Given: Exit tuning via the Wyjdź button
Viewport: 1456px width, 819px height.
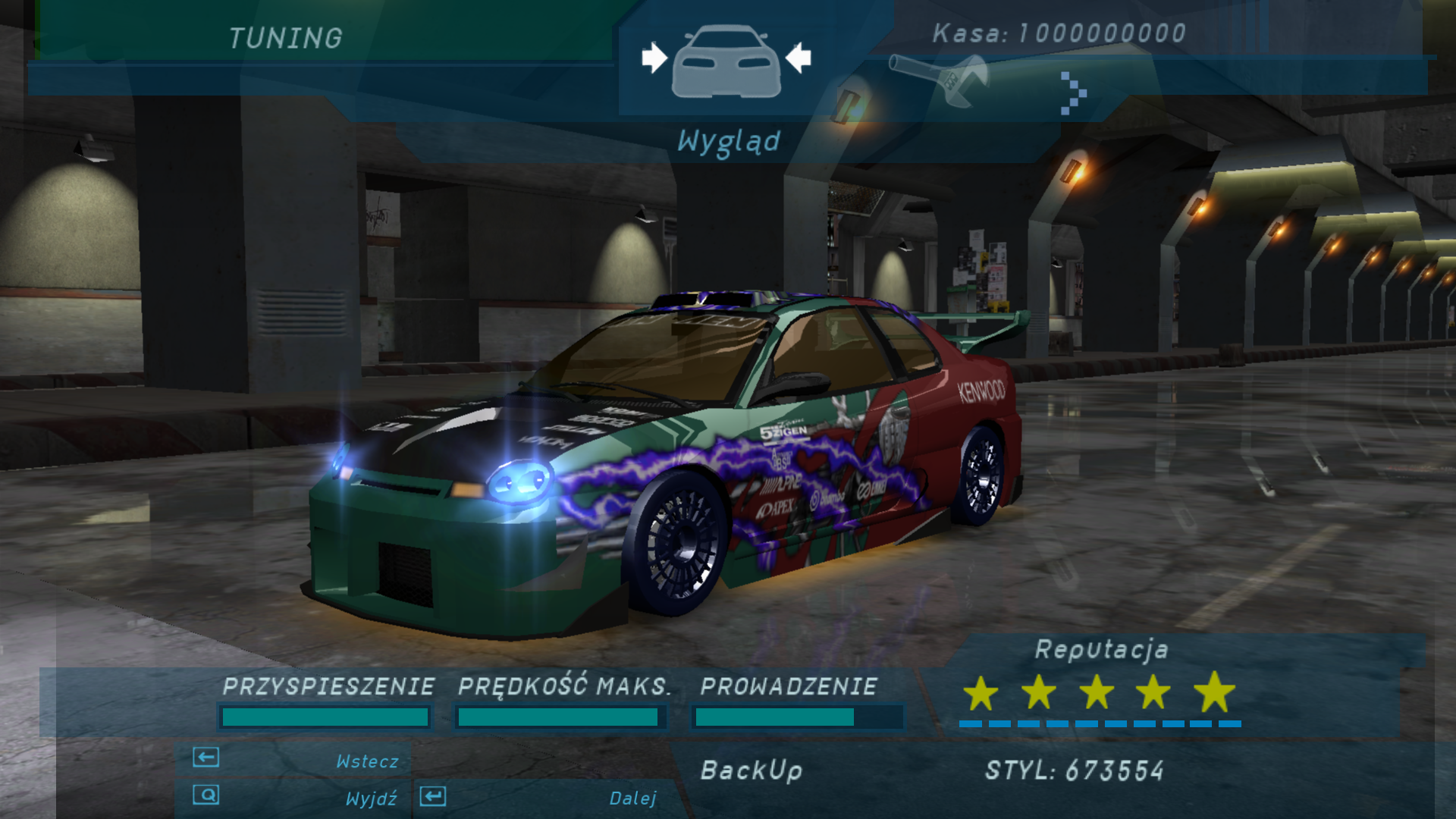Looking at the screenshot, I should tap(296, 797).
